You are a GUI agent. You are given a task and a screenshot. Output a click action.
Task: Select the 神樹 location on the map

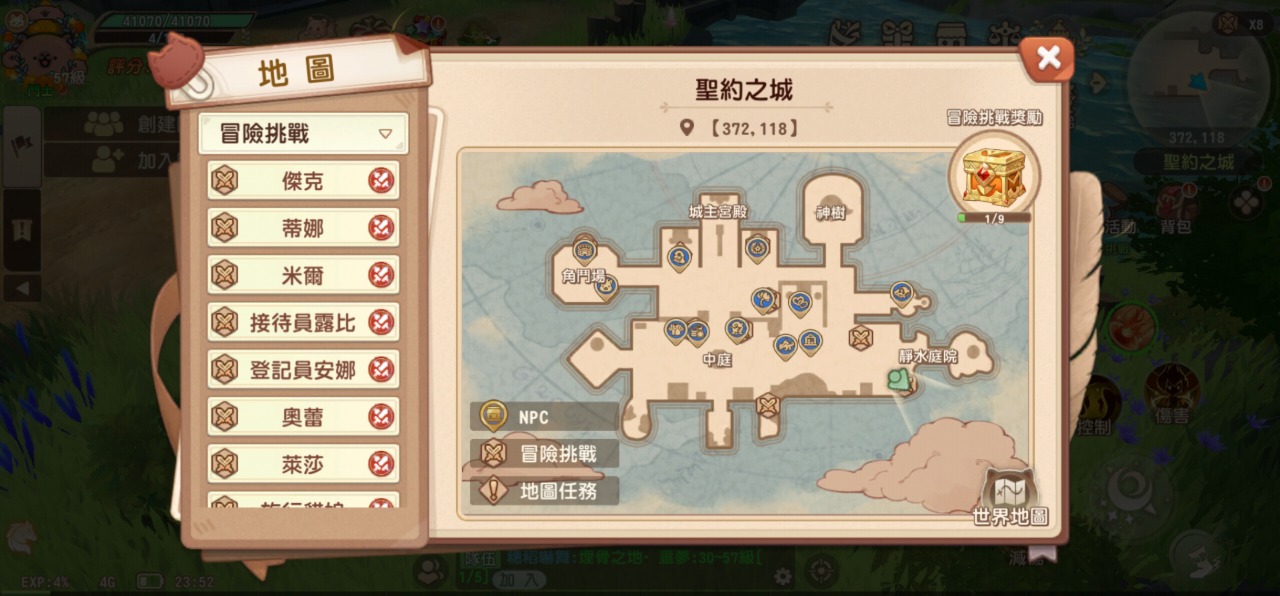click(x=831, y=213)
